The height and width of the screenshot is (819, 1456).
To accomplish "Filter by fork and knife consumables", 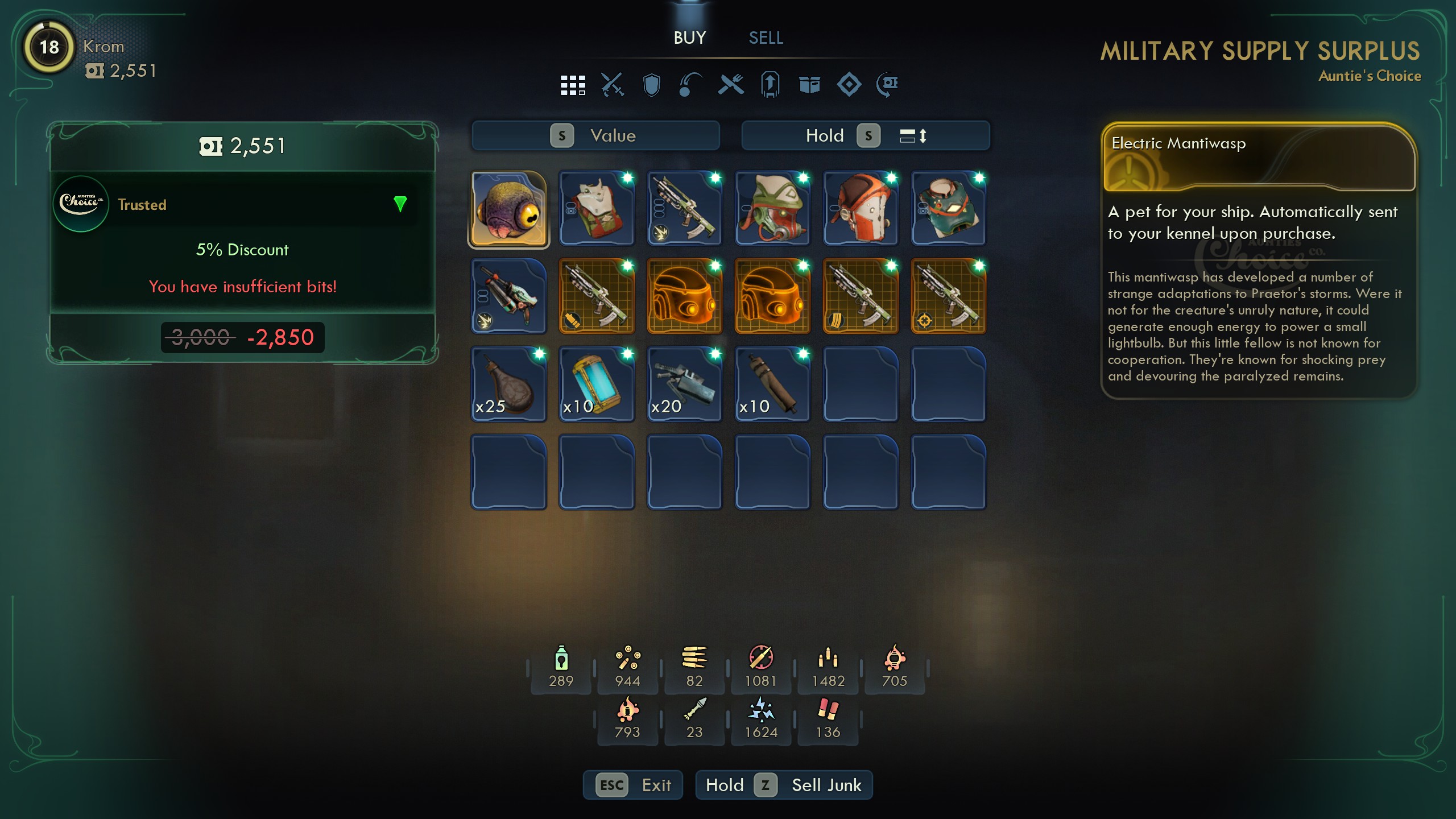I will (731, 85).
